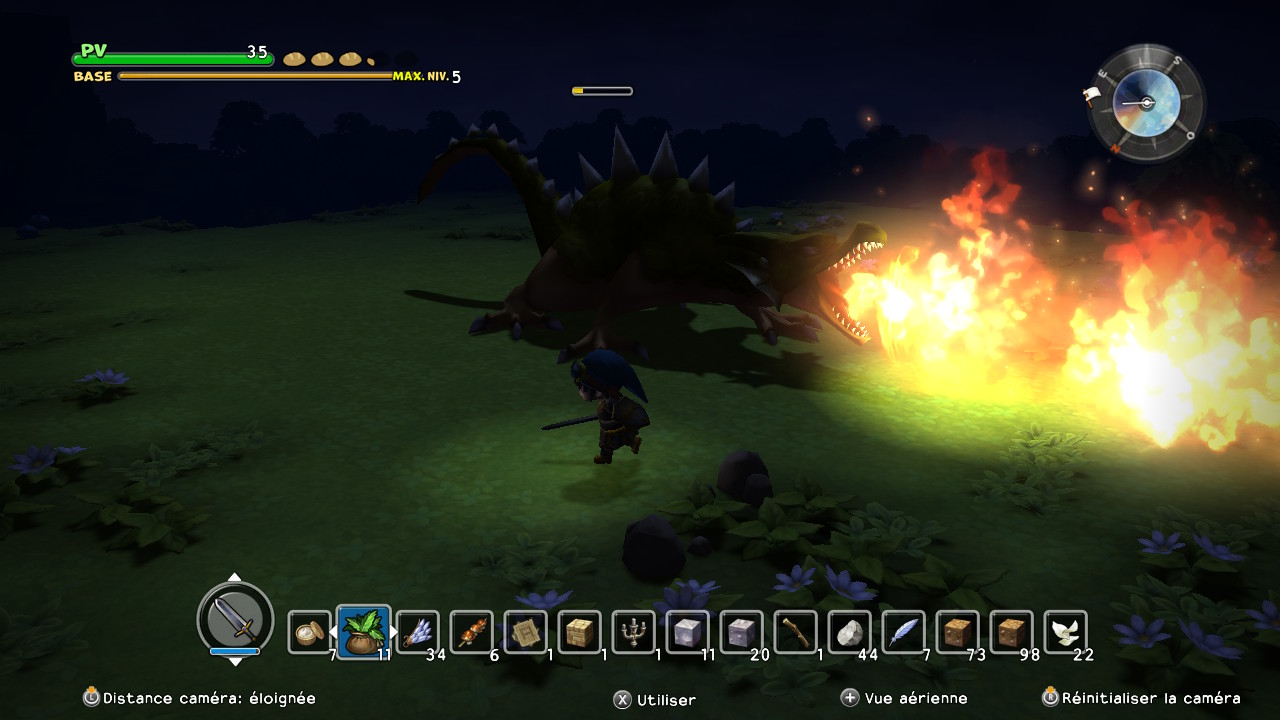The height and width of the screenshot is (720, 1280).
Task: Choose the medicinal herb bag slot
Action: (x=364, y=632)
